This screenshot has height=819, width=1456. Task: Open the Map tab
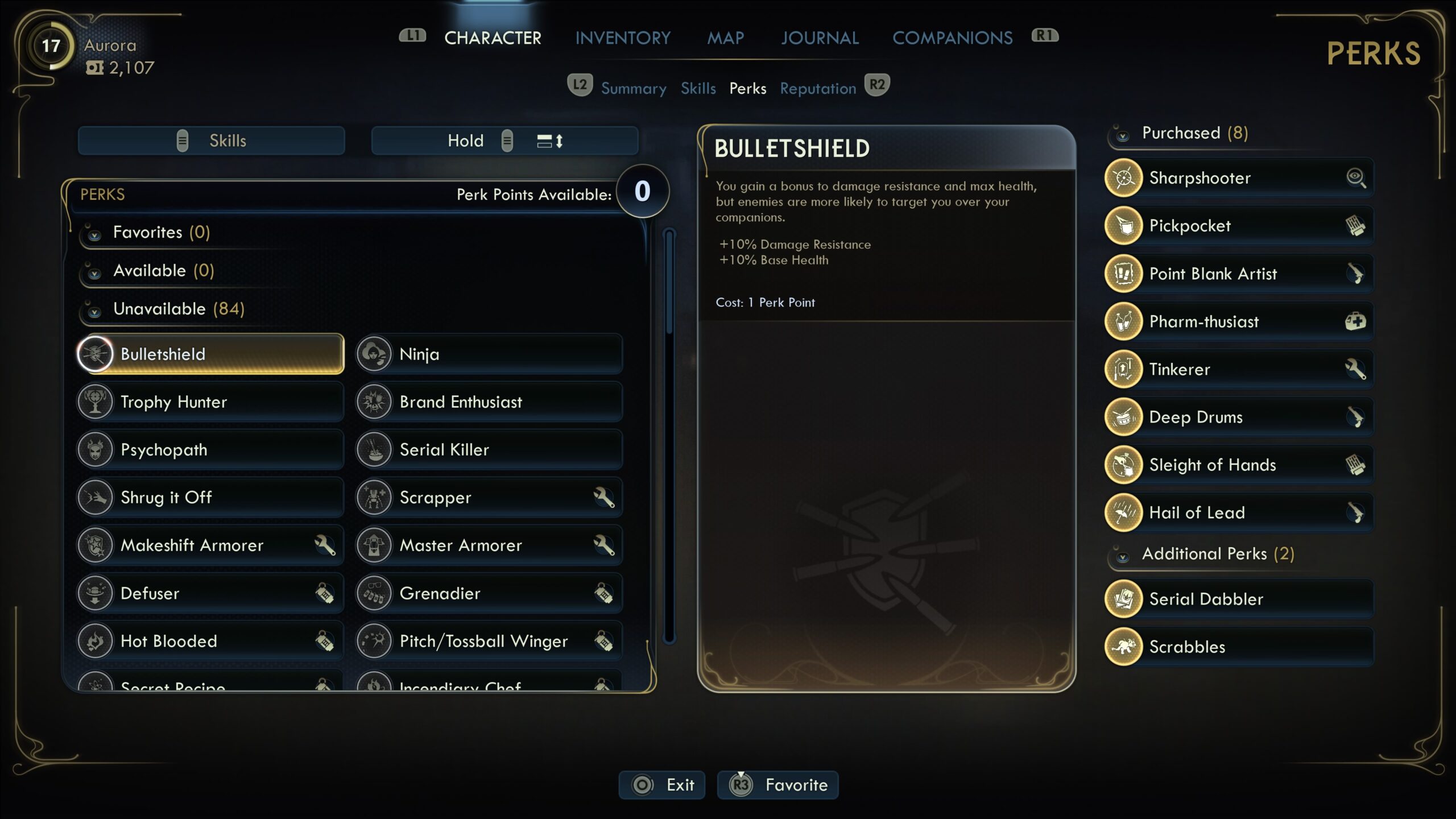pyautogui.click(x=725, y=38)
